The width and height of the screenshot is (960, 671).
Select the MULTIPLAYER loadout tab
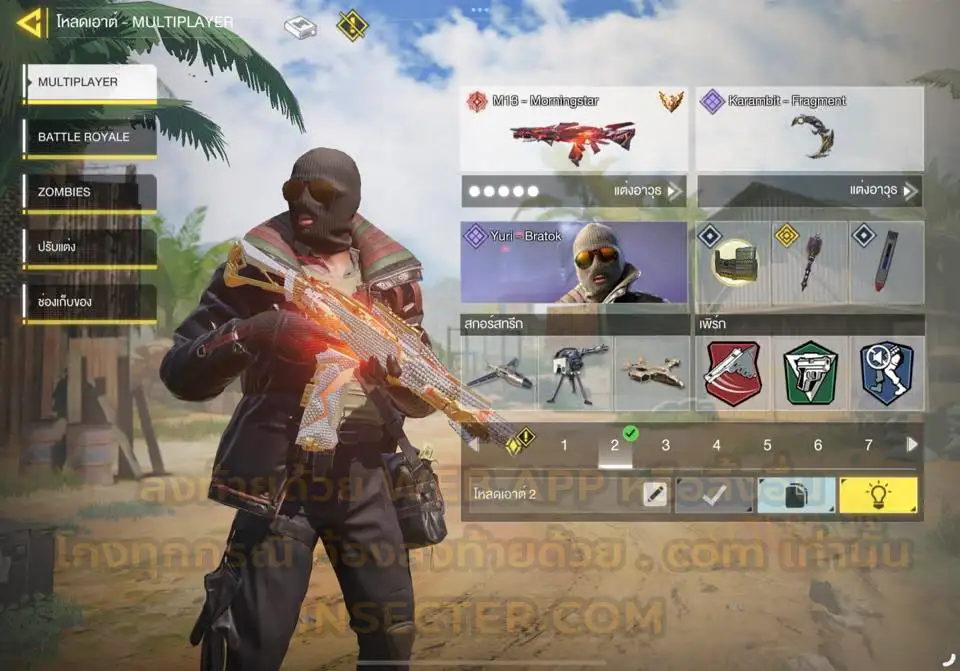click(91, 83)
